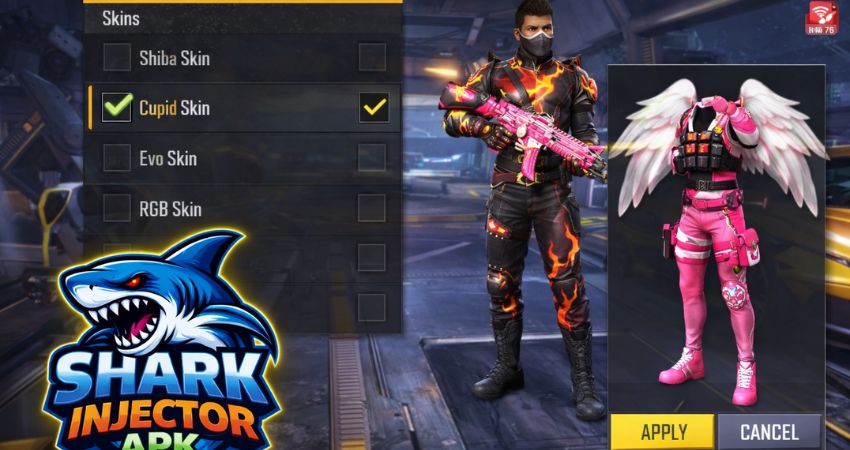This screenshot has width=850, height=450.
Task: Toggle the Shiba Skin checkbox
Action: click(117, 58)
